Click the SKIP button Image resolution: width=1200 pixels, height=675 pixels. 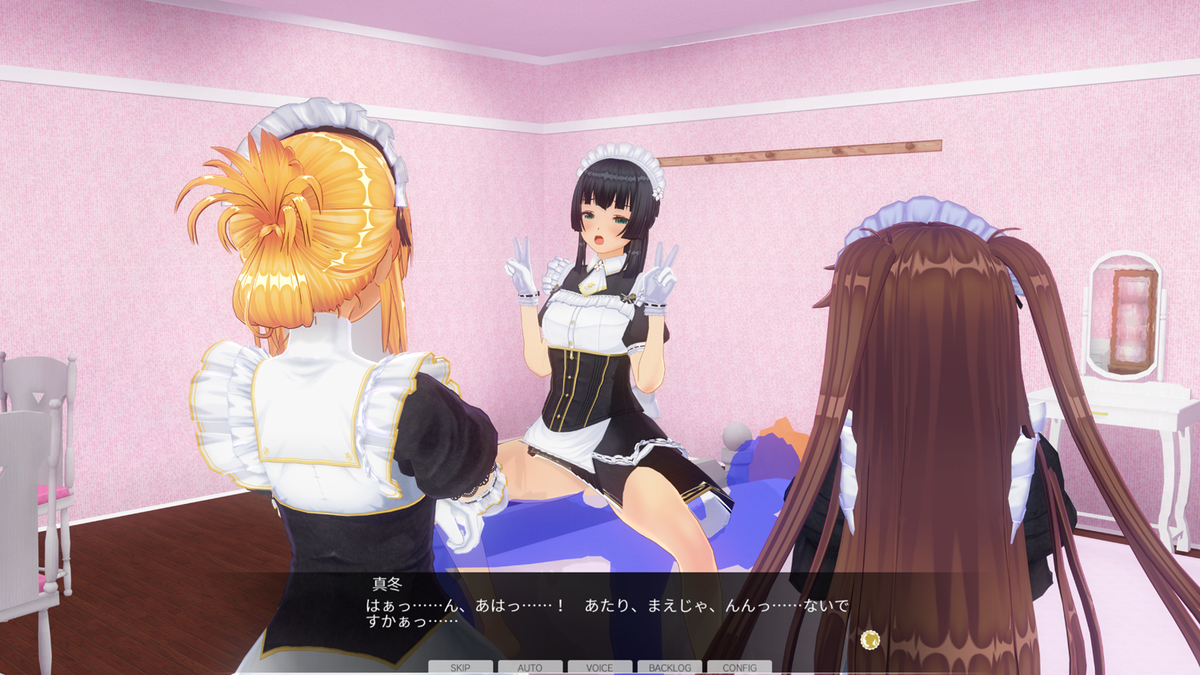click(x=460, y=667)
